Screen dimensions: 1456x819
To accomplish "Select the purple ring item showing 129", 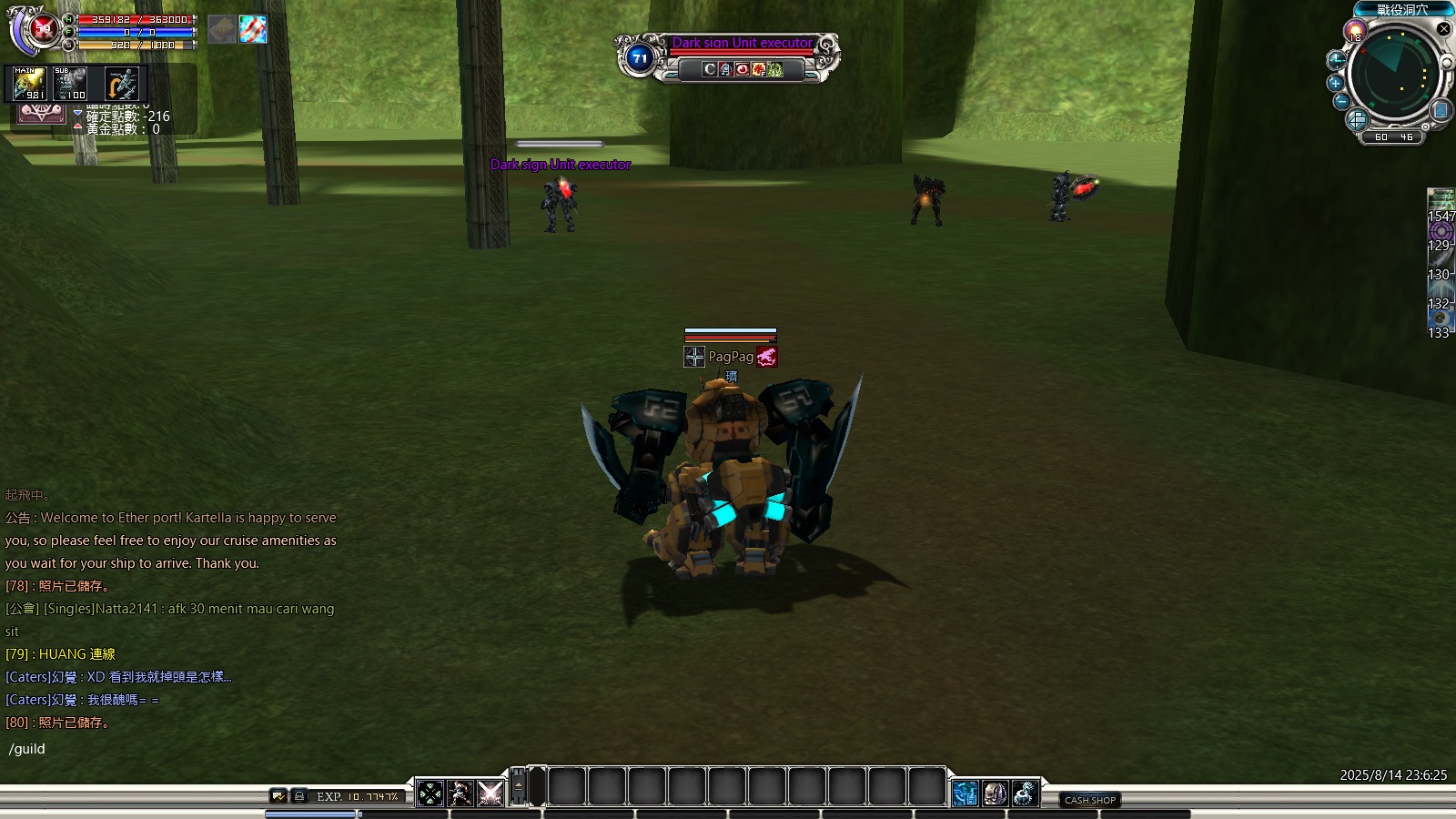I will (x=1441, y=232).
